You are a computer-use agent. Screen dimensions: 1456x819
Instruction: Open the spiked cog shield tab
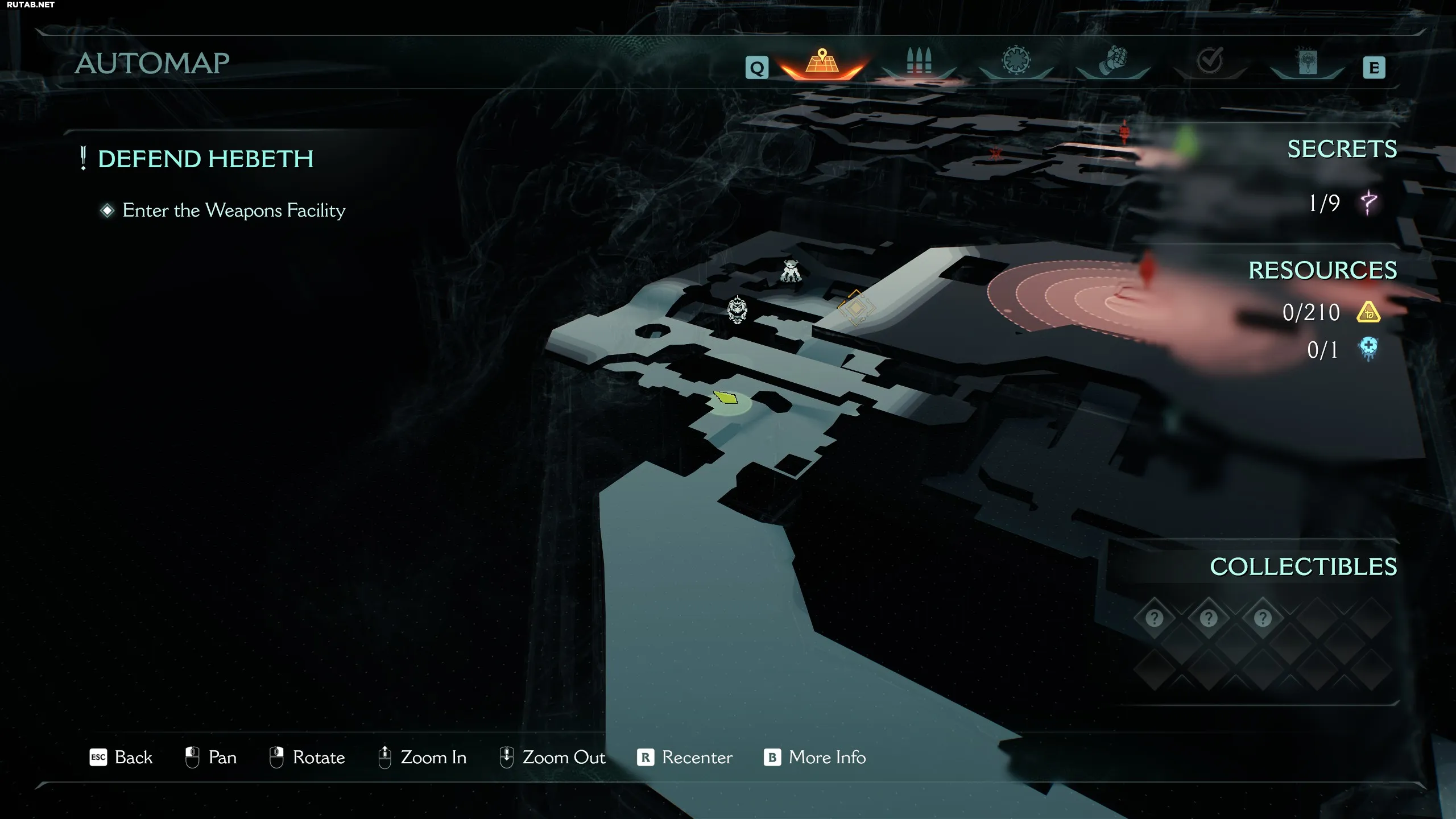coord(1016,61)
